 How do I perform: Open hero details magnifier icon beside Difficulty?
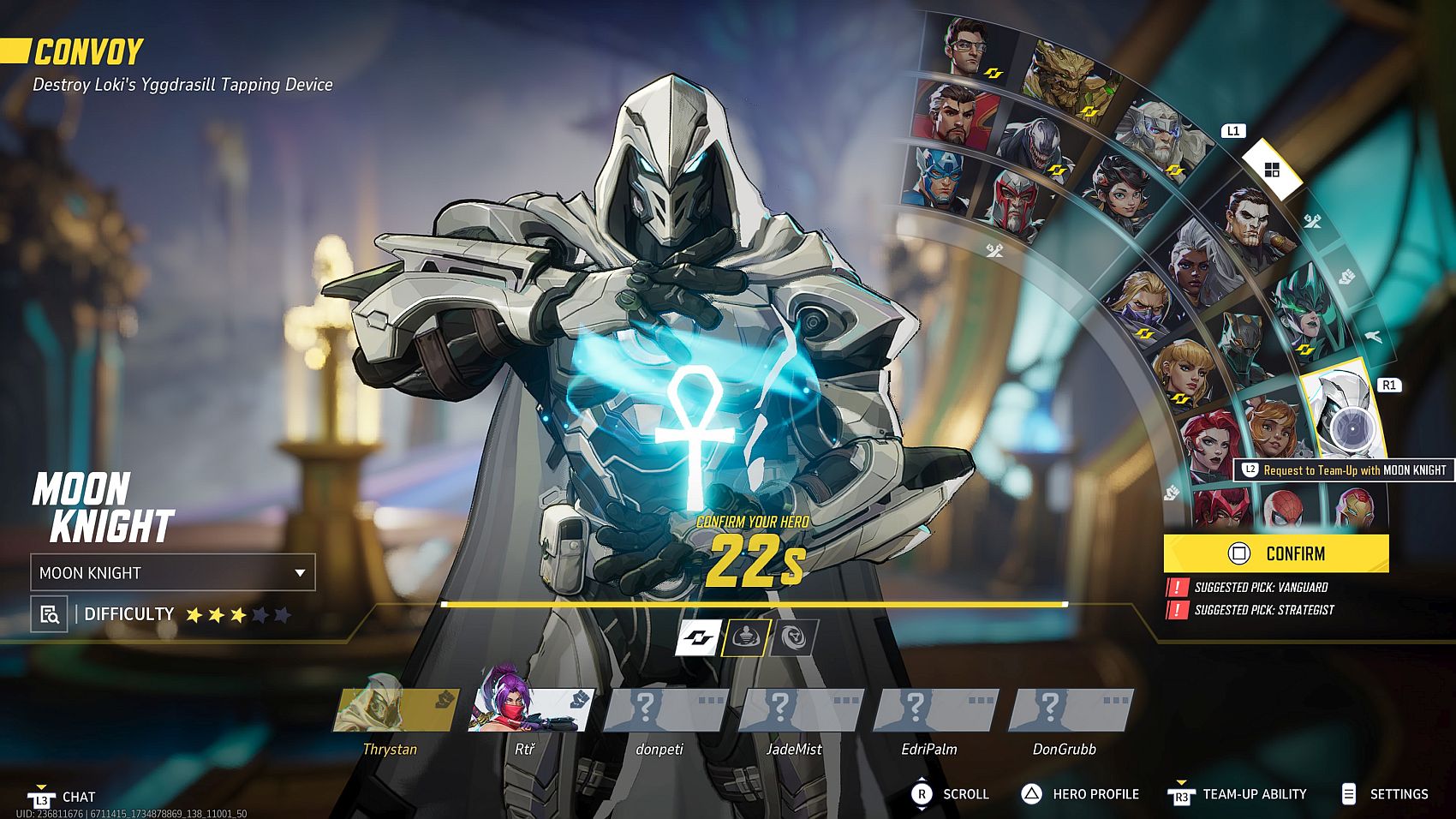click(x=50, y=614)
